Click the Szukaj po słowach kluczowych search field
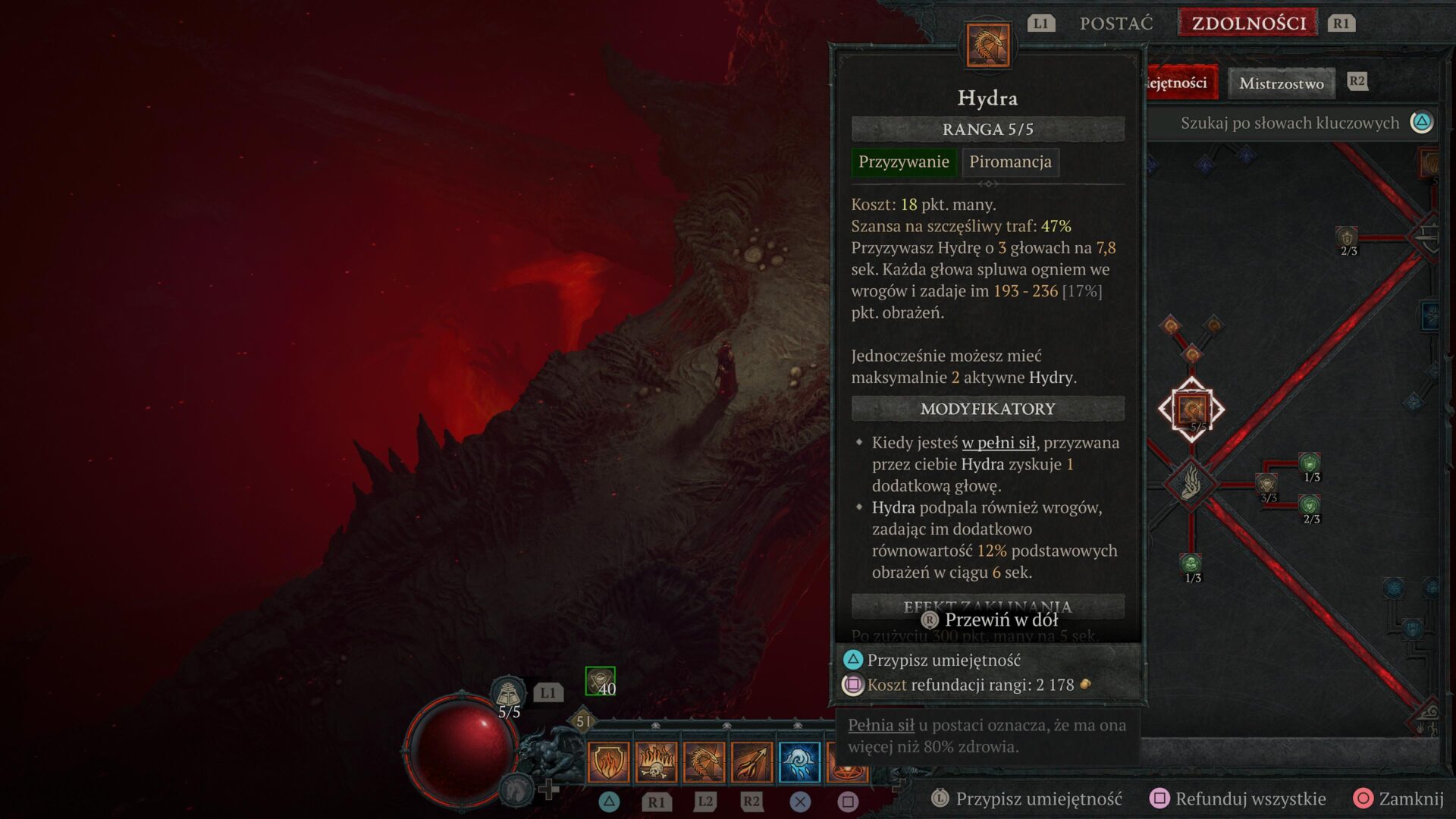The height and width of the screenshot is (819, 1456). (x=1289, y=122)
